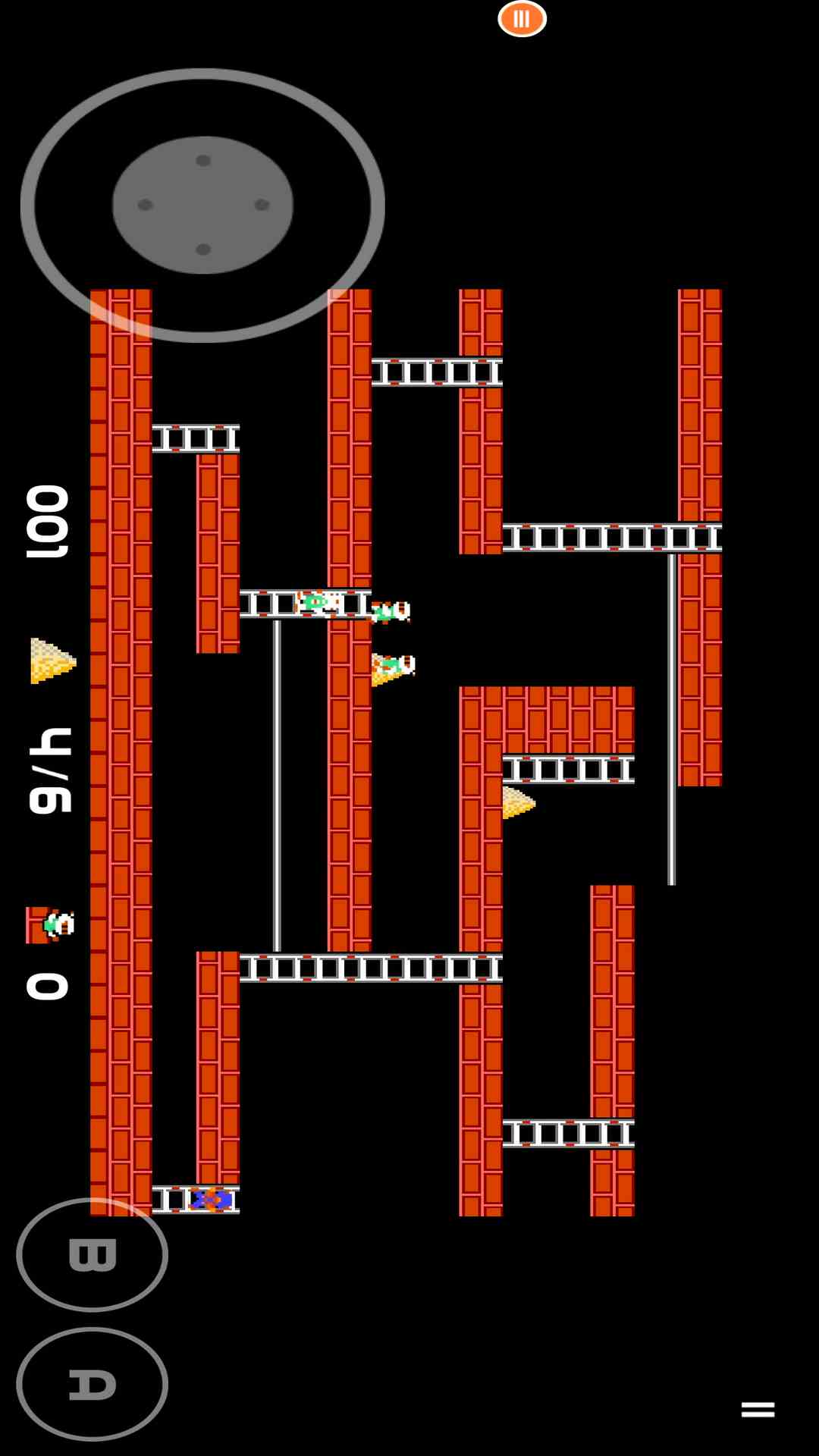
Task: Tap the A action button
Action: click(92, 1384)
